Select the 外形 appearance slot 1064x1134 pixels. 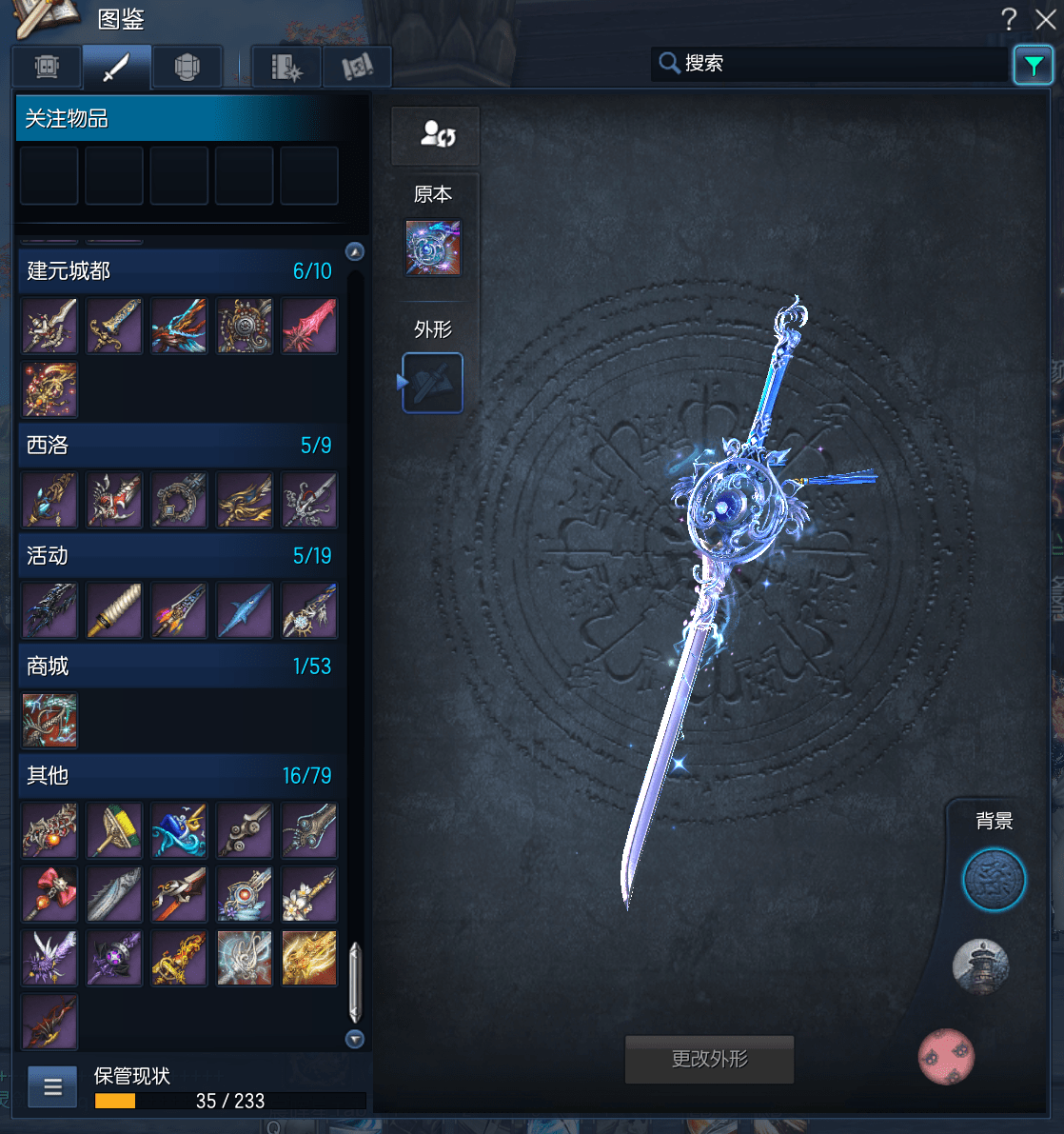coord(433,383)
